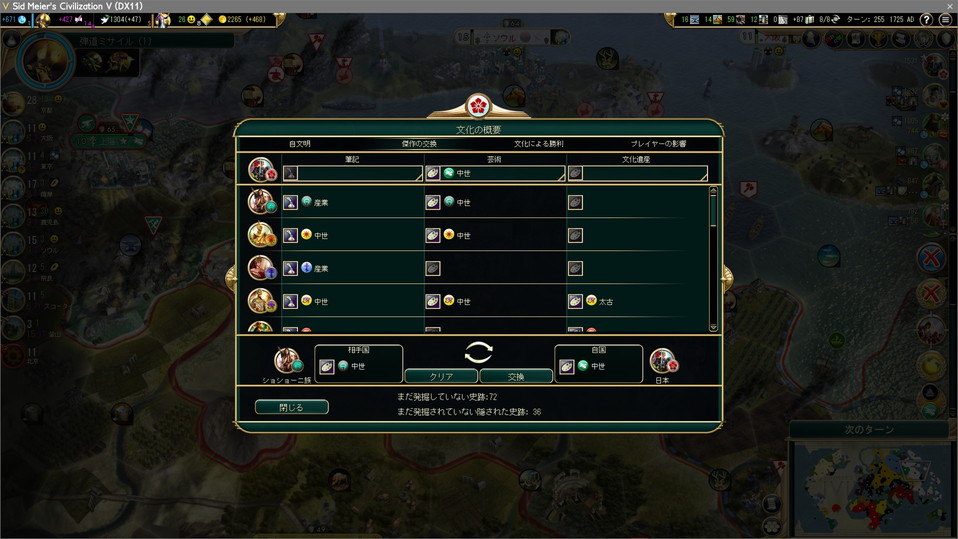Select the 相手国 中世 artwork slot
Image resolution: width=958 pixels, height=539 pixels.
(359, 366)
